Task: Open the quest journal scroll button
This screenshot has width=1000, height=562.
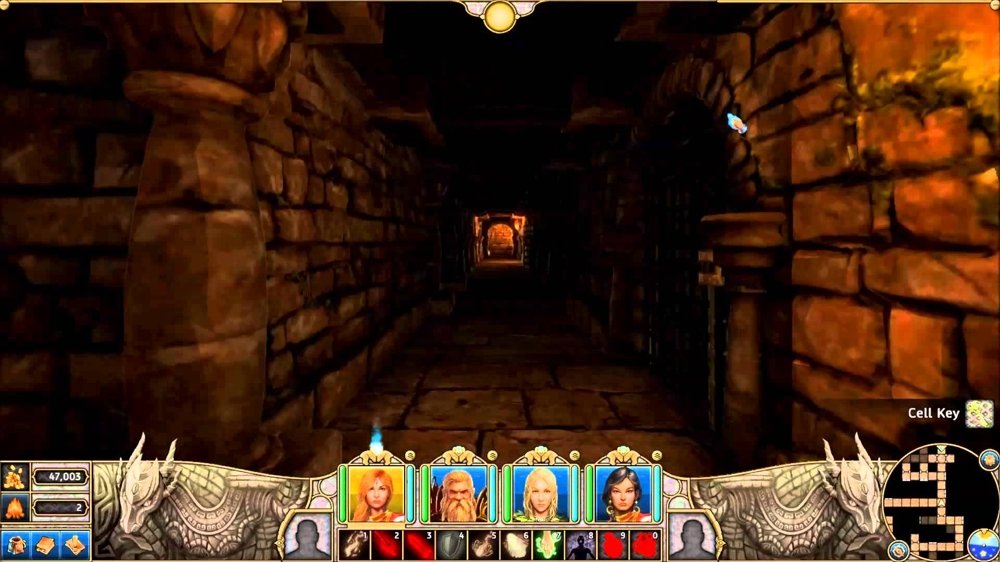Action: pos(75,543)
